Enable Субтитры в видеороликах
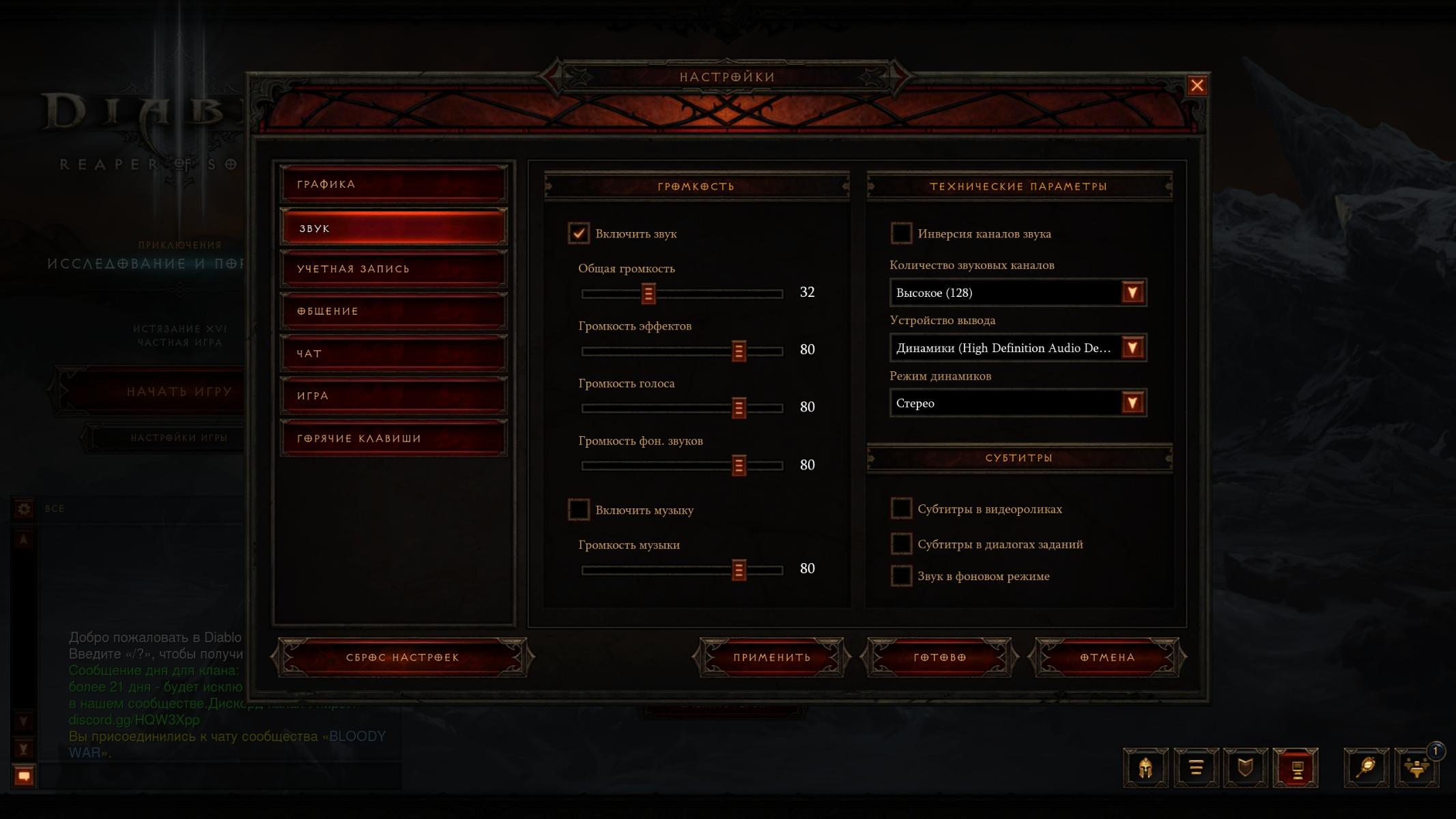 [x=901, y=508]
